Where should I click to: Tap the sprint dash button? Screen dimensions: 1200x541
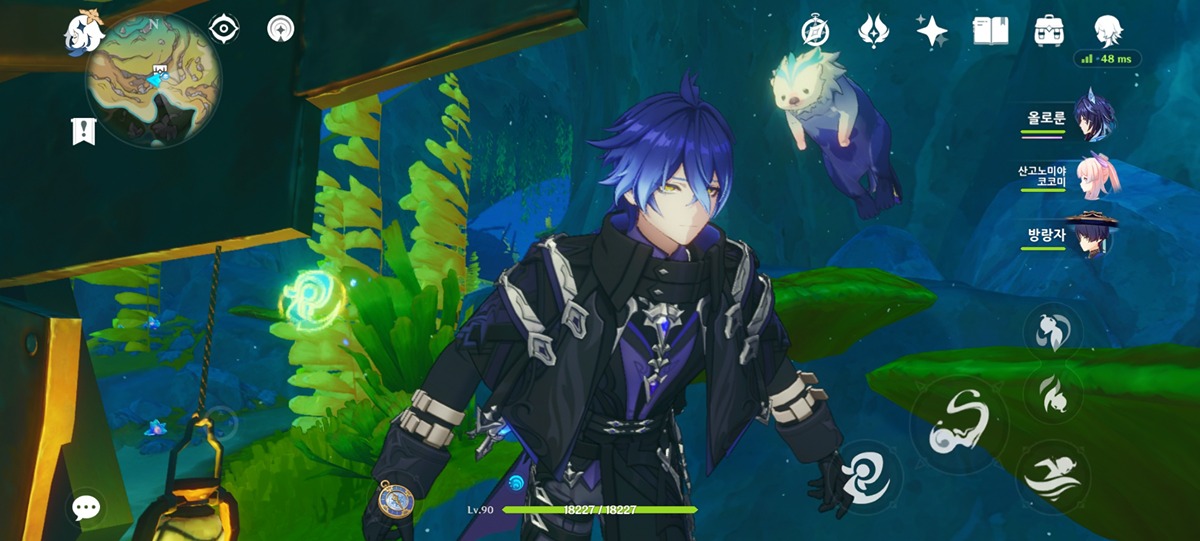click(x=1052, y=478)
